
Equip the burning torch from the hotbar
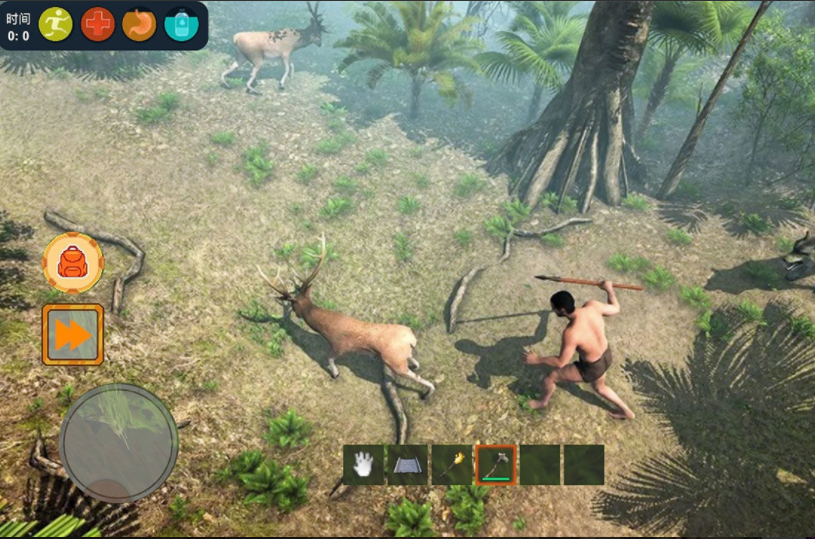(452, 465)
